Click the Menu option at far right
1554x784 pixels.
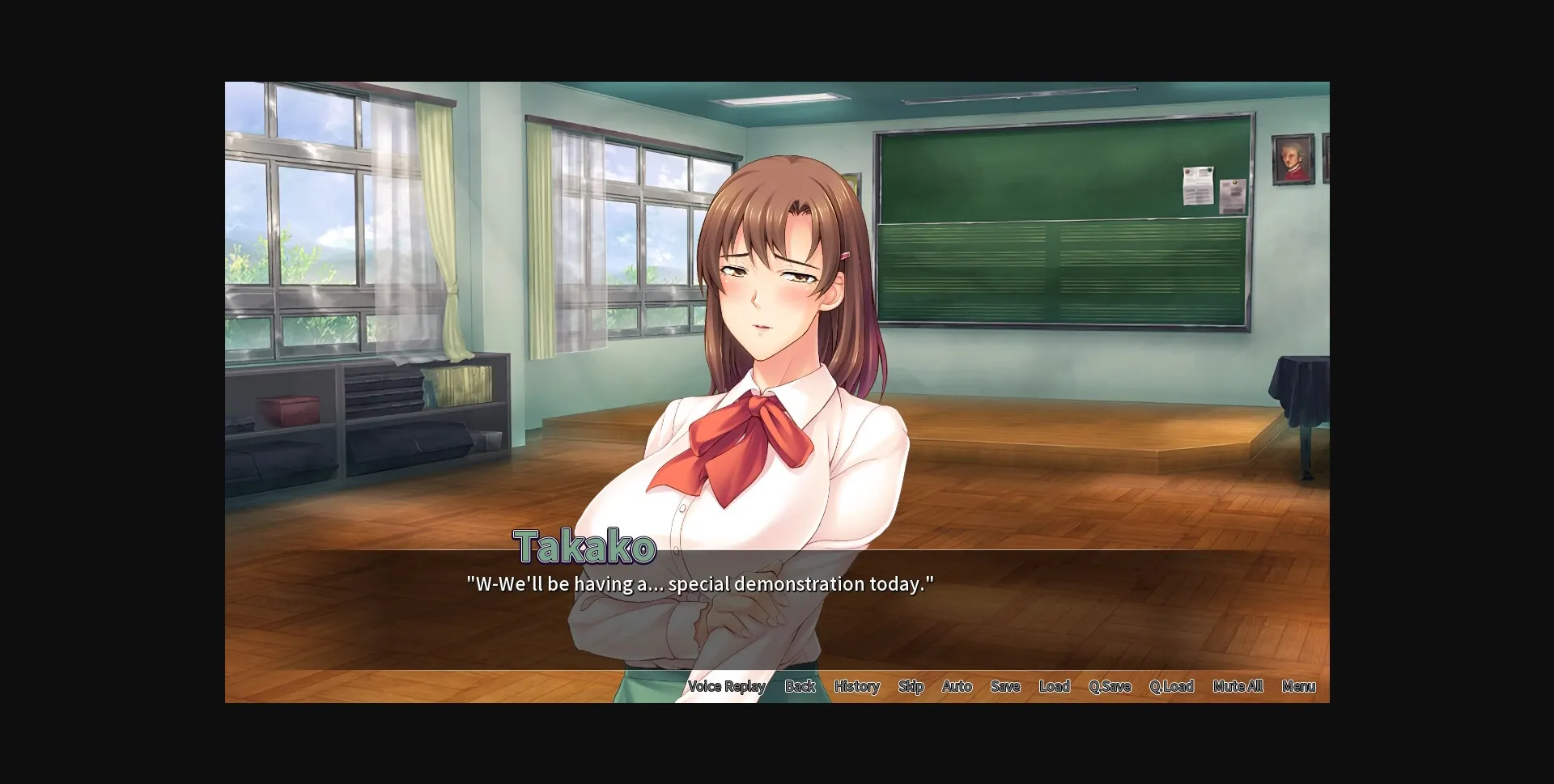[x=1298, y=686]
